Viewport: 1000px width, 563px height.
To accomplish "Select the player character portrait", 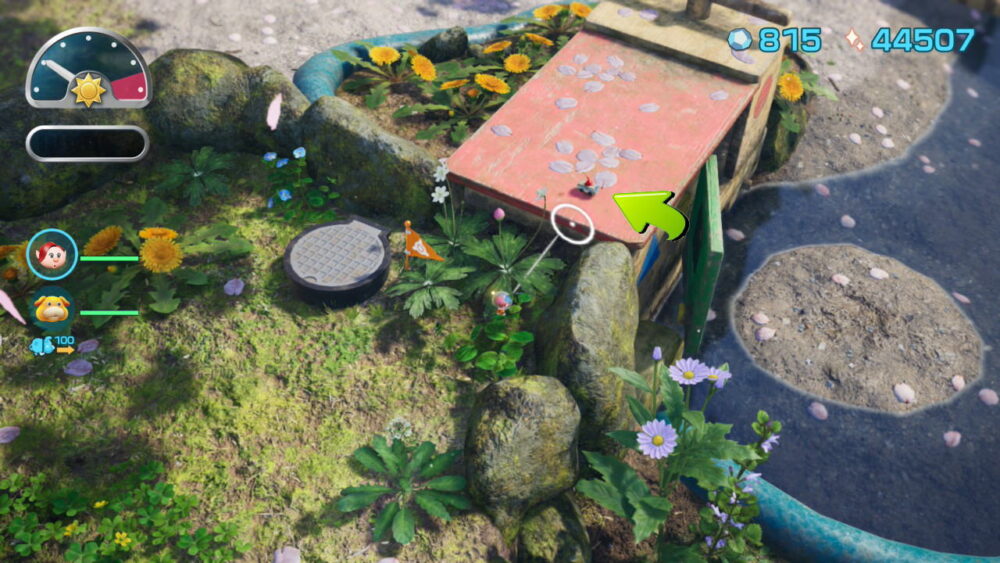I will (x=52, y=255).
